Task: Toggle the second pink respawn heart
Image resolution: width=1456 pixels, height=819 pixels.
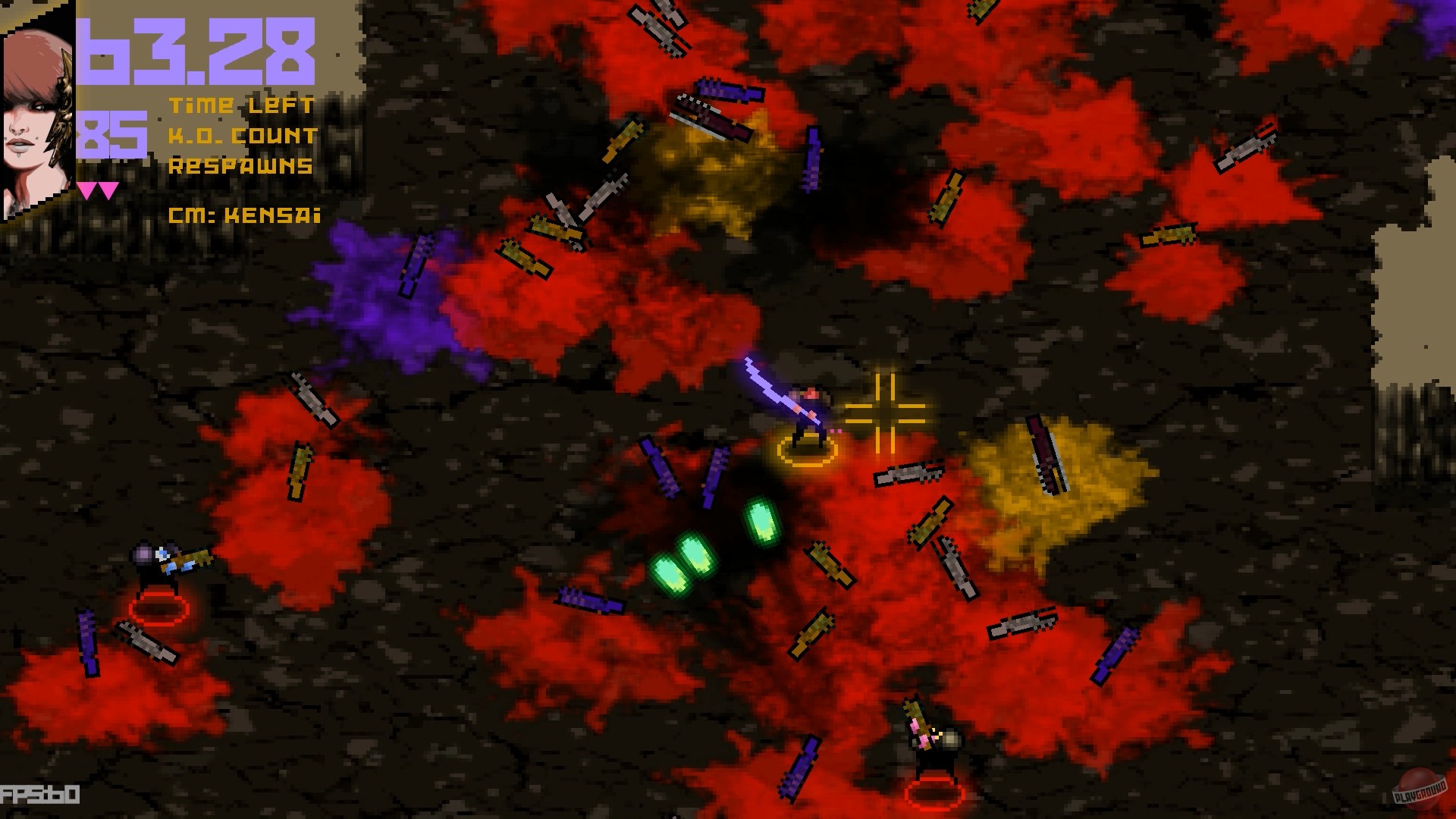Action: pyautogui.click(x=108, y=190)
